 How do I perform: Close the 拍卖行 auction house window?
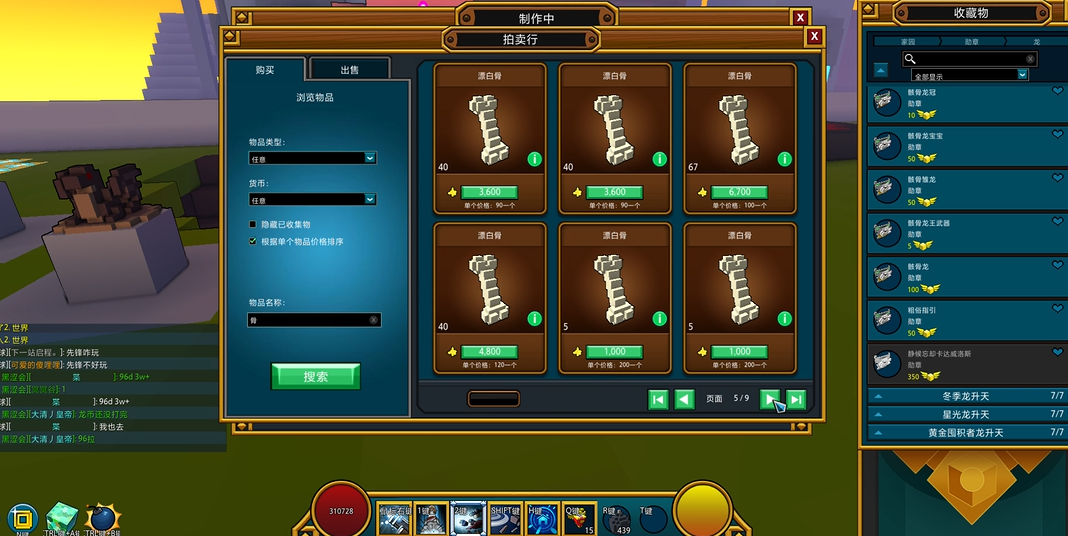(814, 37)
